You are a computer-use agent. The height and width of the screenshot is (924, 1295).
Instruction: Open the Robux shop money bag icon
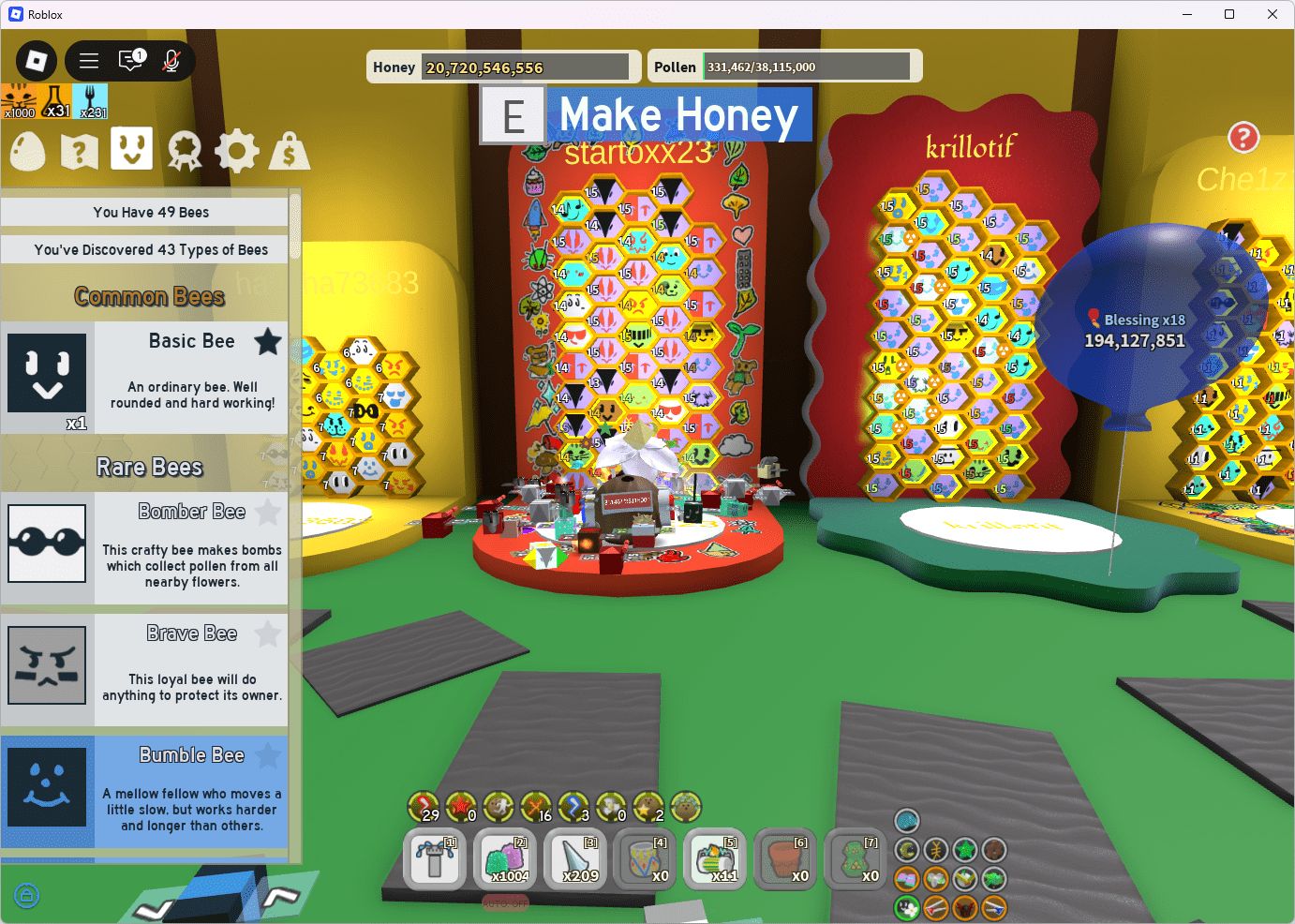[290, 150]
